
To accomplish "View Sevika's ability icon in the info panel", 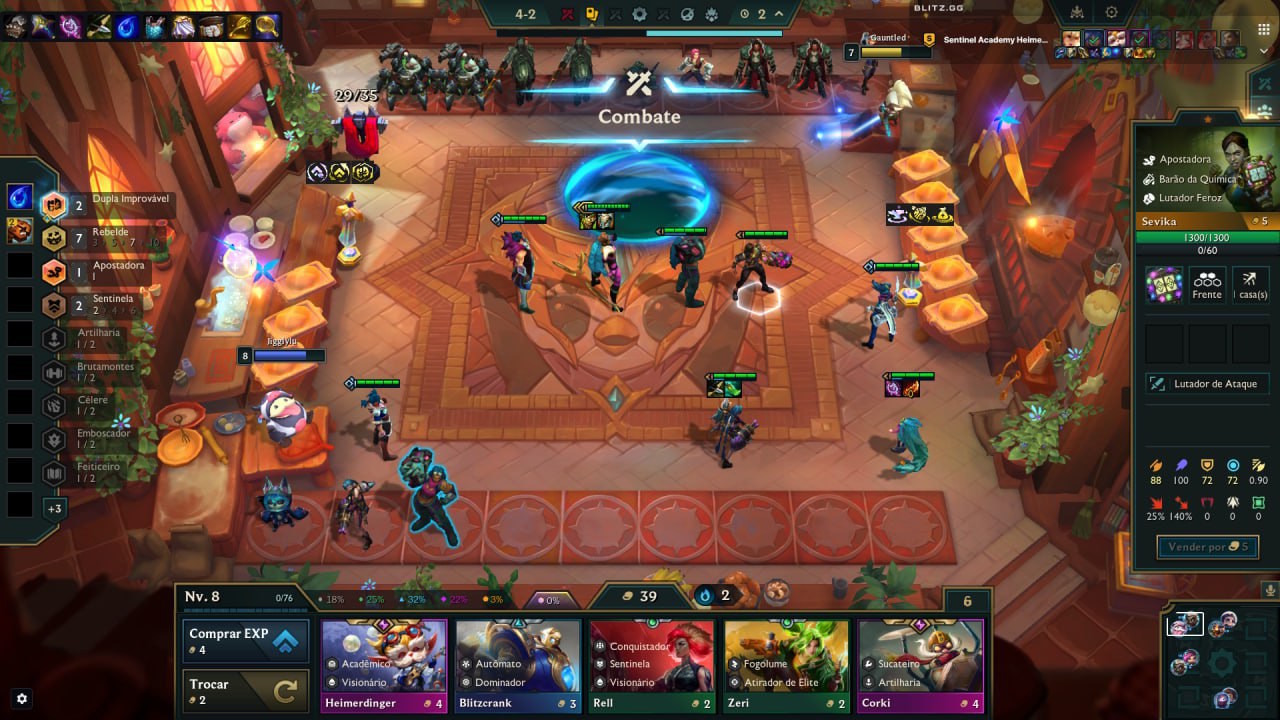I will (x=1164, y=284).
